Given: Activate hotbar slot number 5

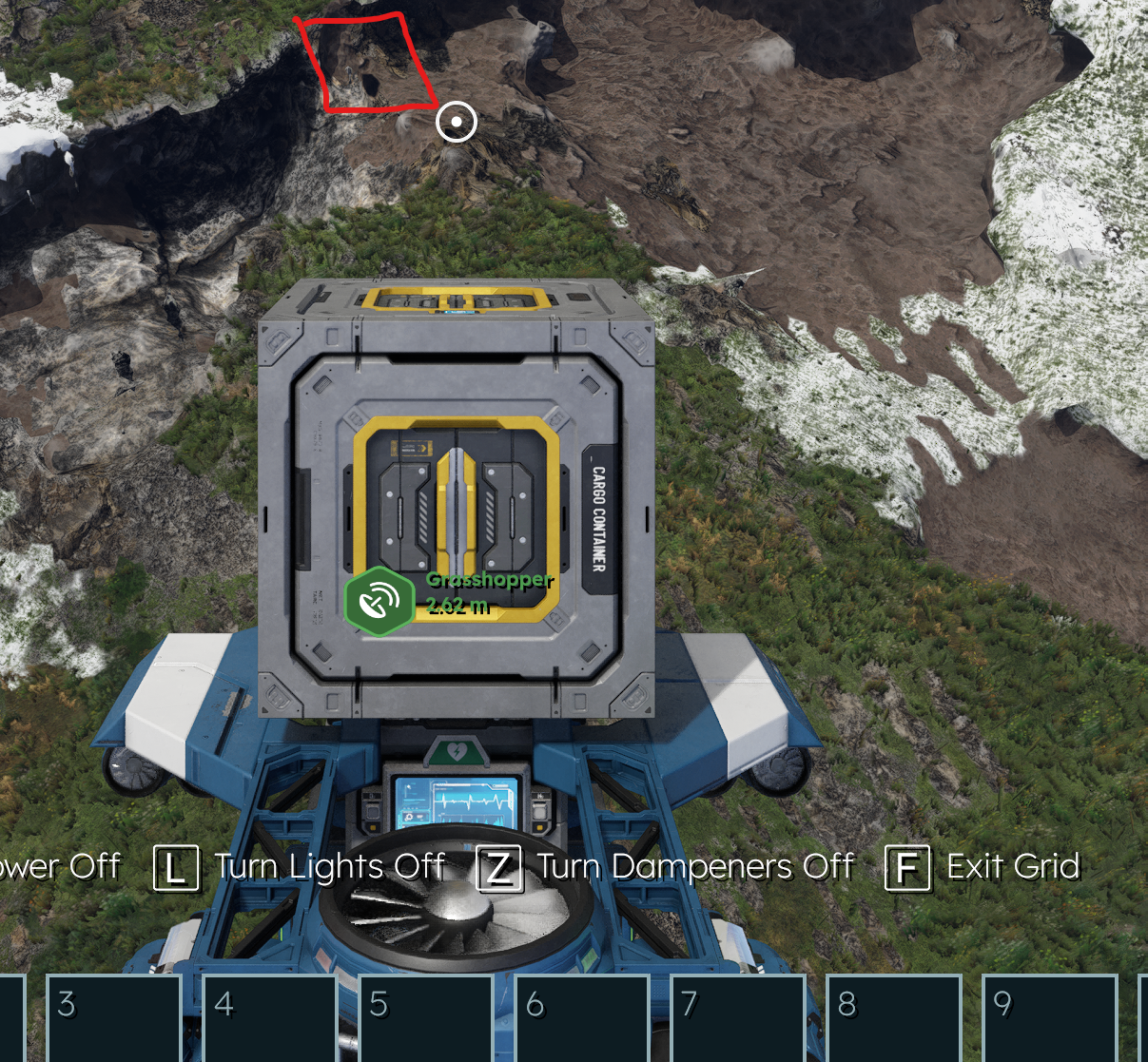Looking at the screenshot, I should point(426,1018).
